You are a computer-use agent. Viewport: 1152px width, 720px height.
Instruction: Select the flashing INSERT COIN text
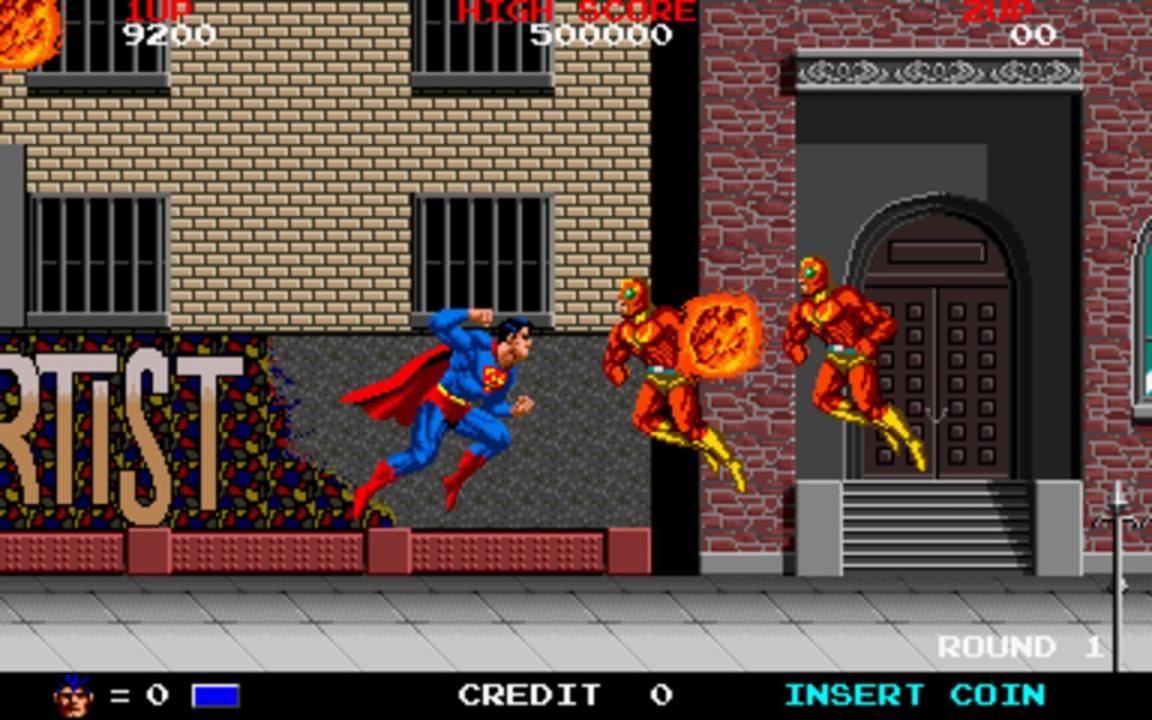pos(914,694)
